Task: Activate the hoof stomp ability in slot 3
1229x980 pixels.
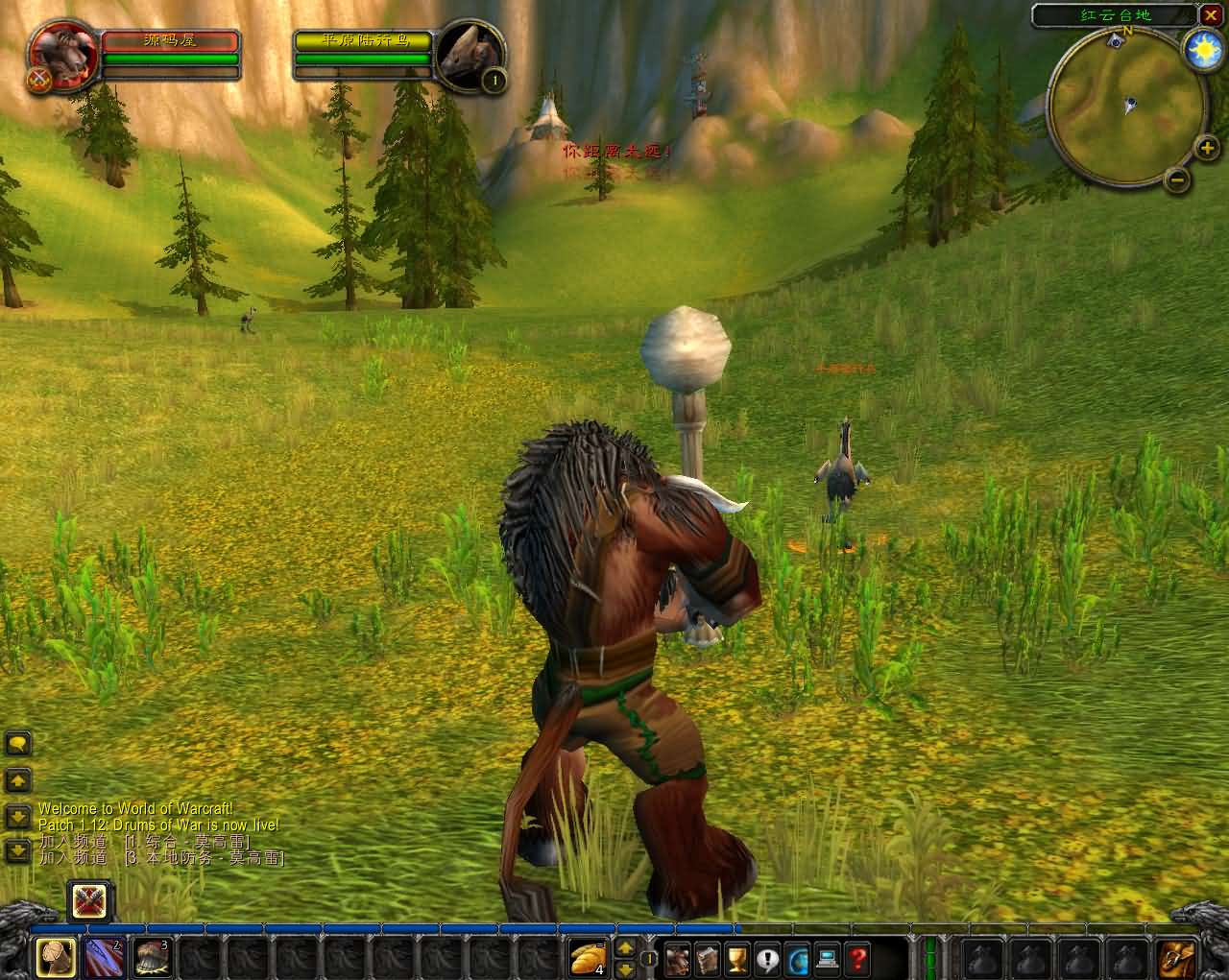Action: (152, 957)
